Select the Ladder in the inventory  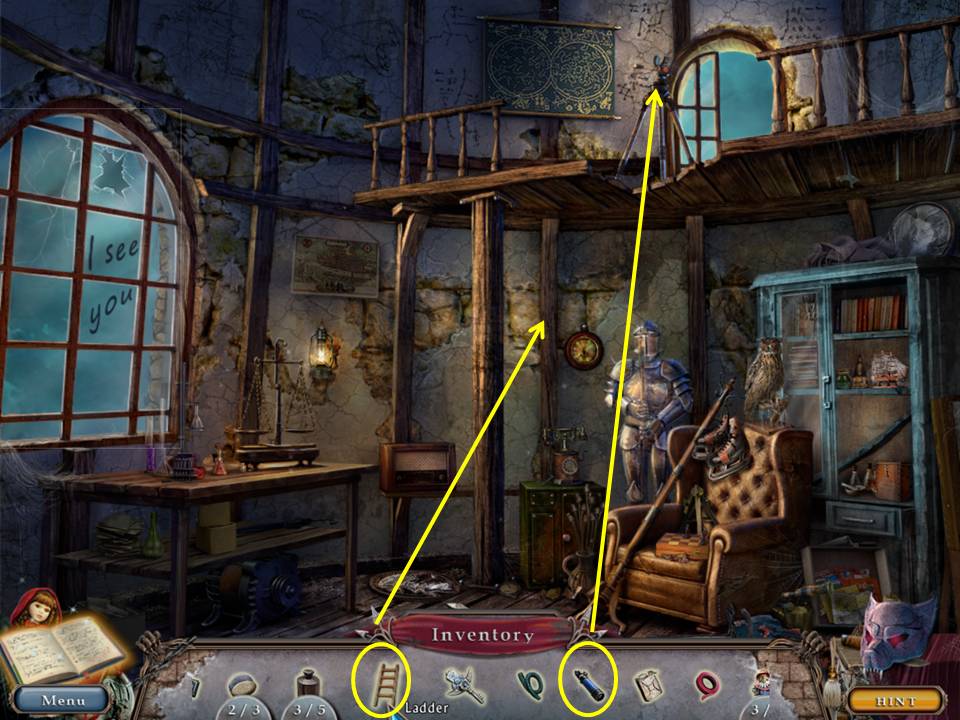(381, 682)
